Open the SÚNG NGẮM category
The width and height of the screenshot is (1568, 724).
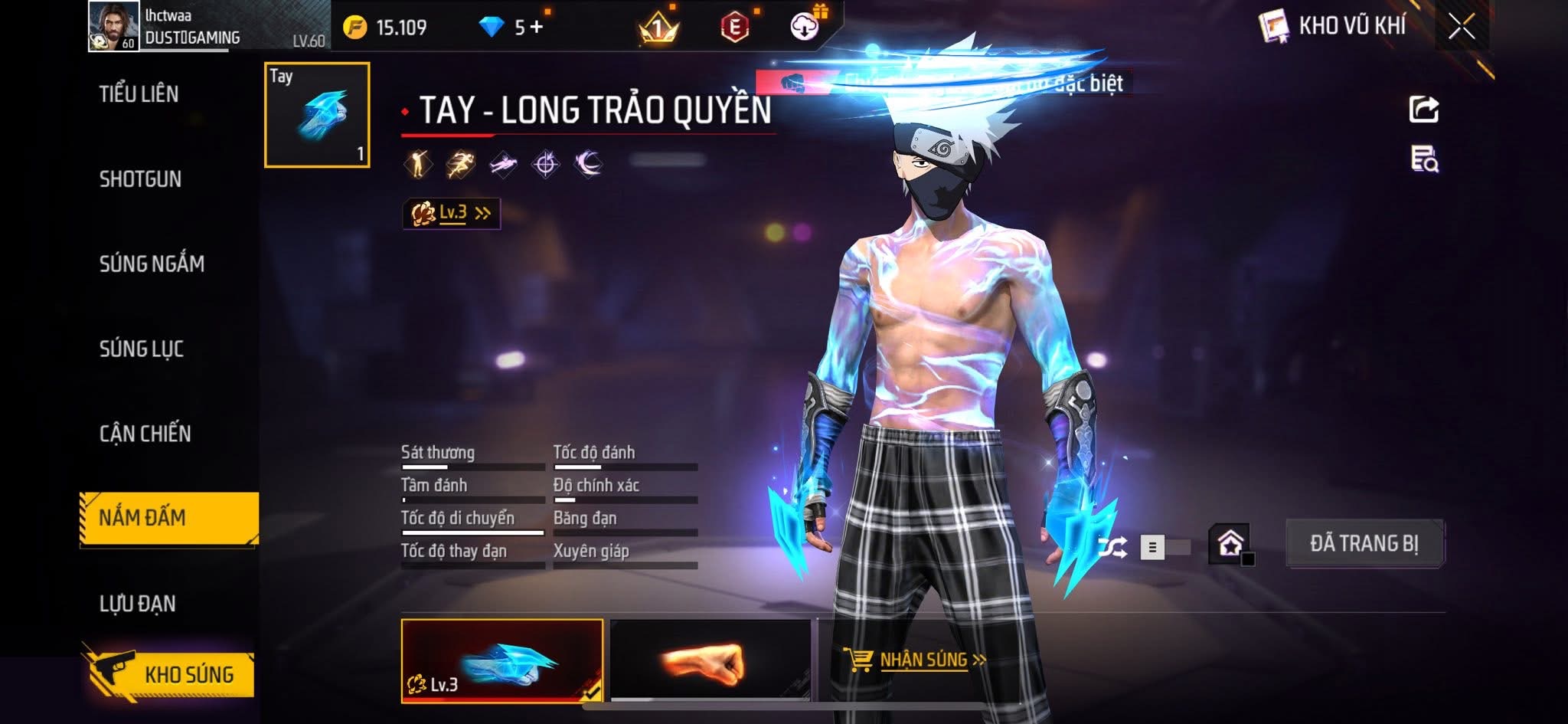pos(152,264)
